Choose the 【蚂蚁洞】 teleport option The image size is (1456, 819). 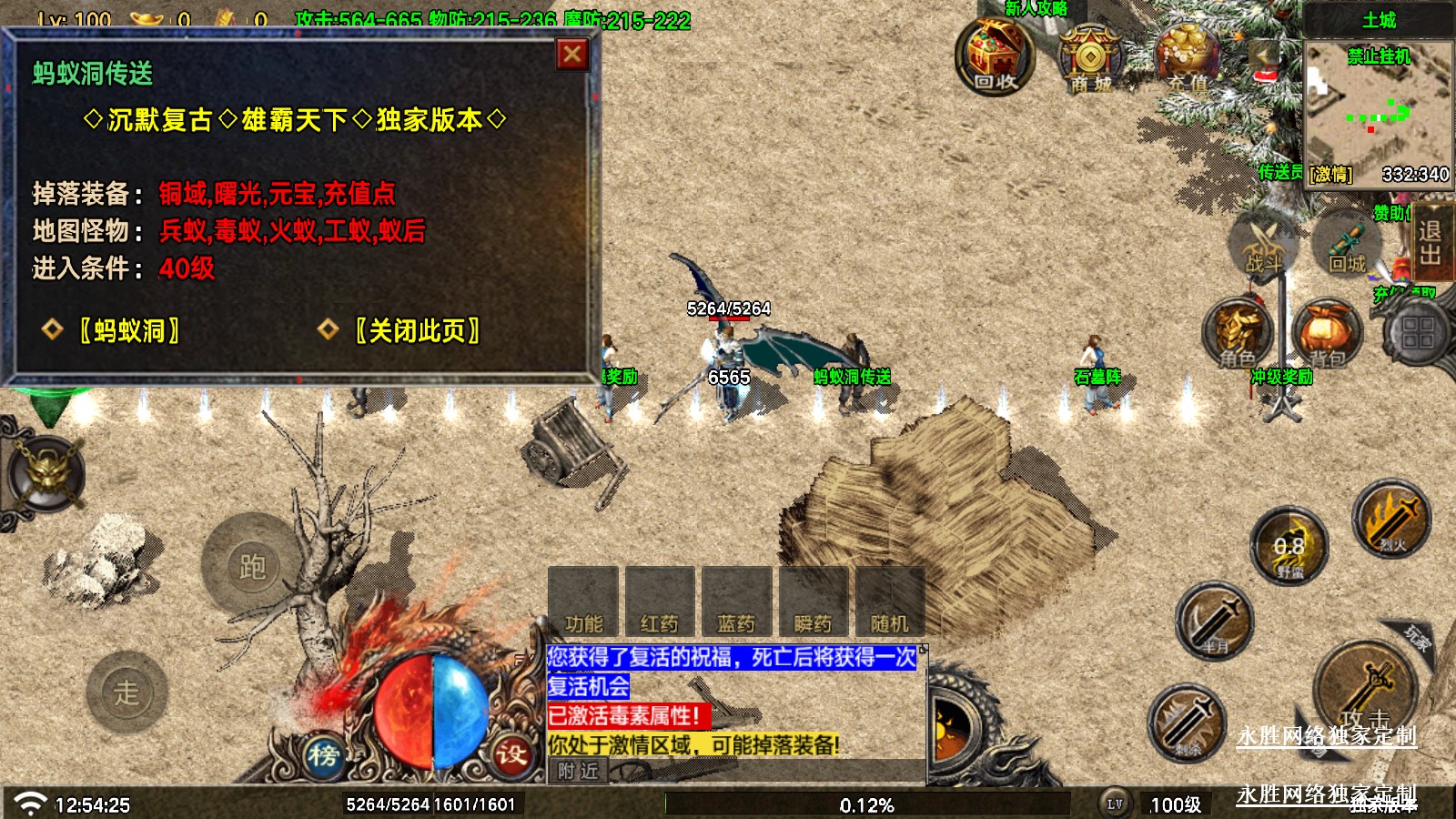pyautogui.click(x=128, y=330)
